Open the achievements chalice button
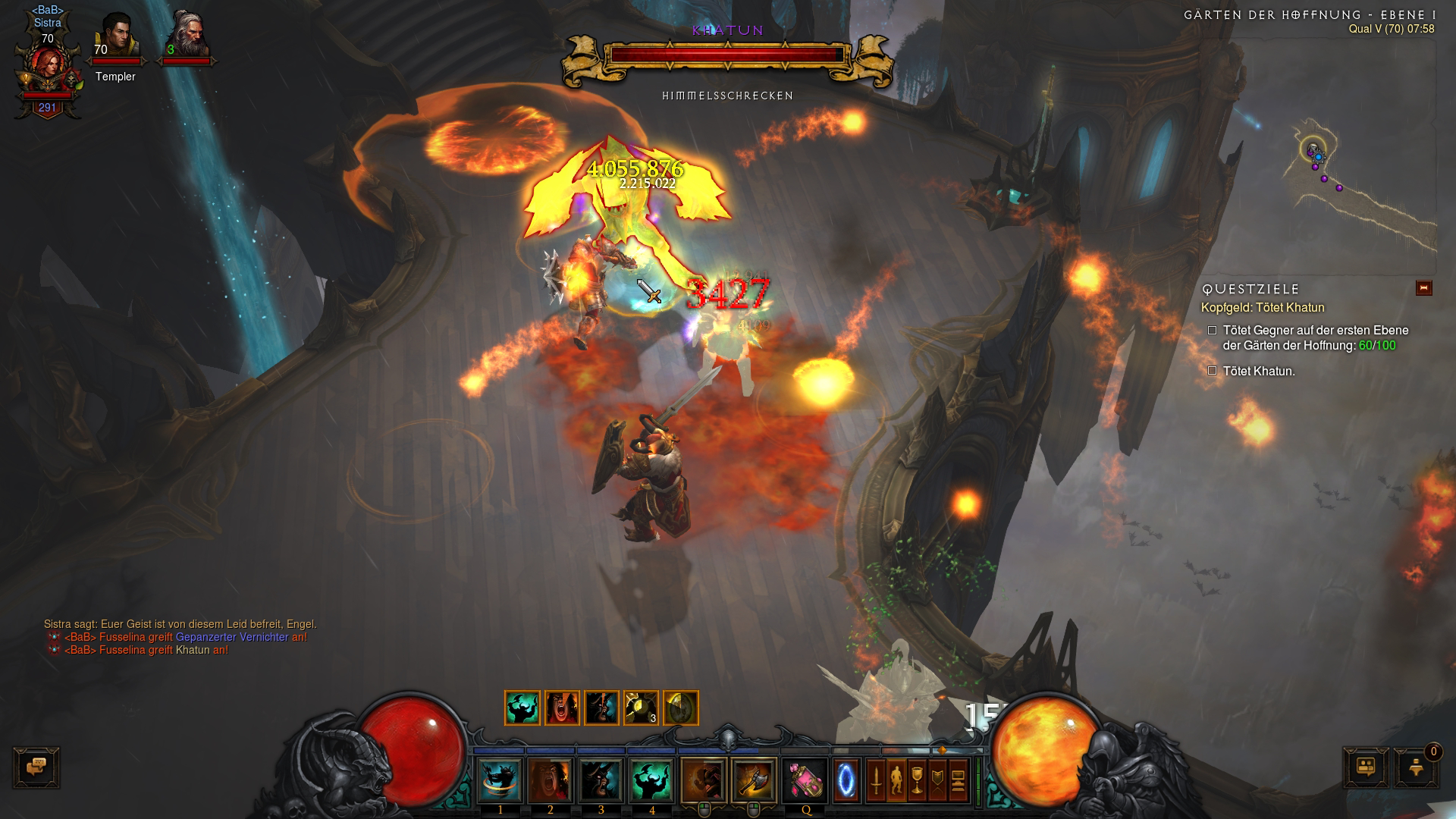 point(917,780)
